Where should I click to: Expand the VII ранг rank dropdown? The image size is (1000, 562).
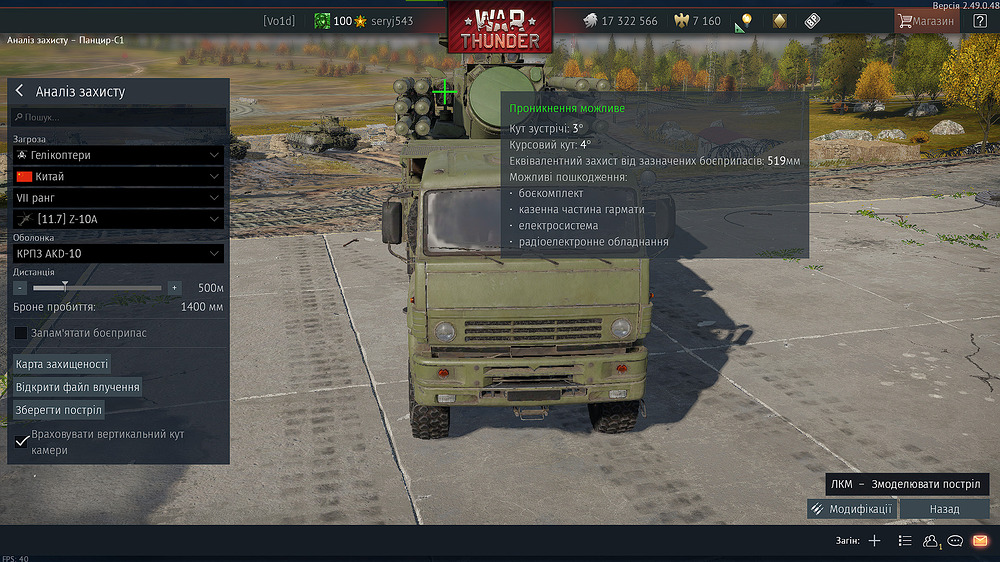(118, 198)
